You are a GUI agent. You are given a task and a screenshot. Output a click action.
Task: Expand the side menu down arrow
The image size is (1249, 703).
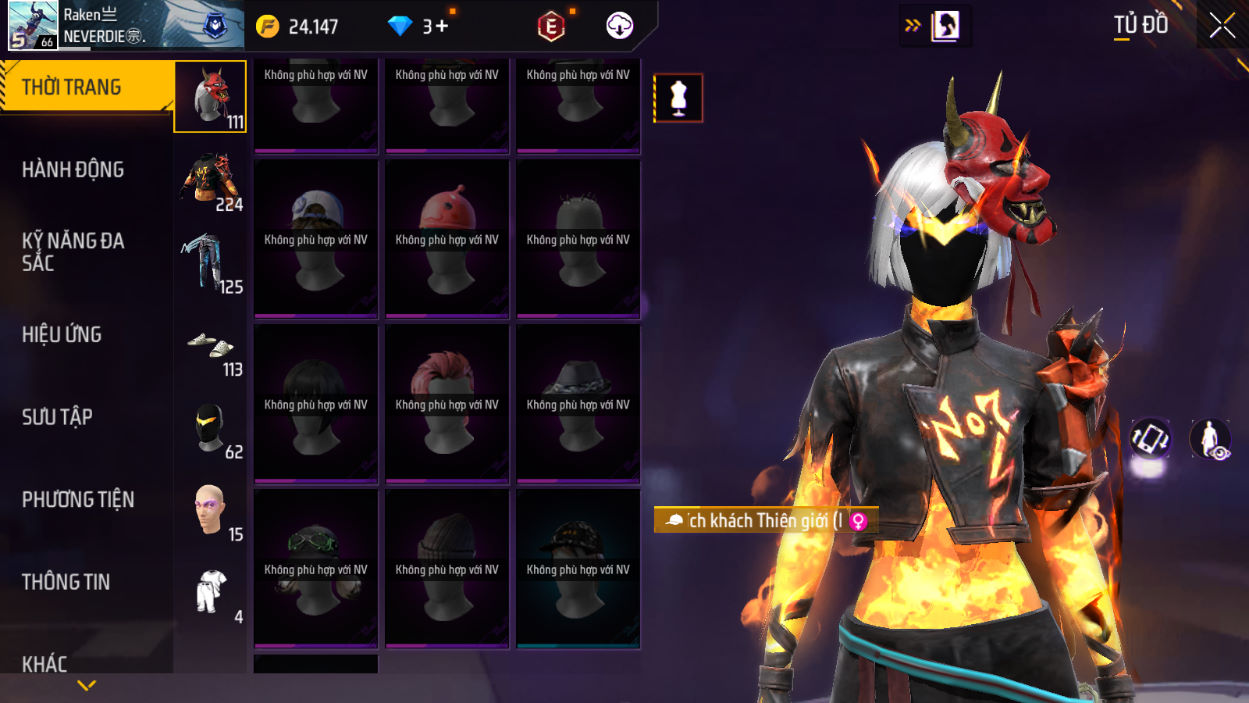point(87,686)
